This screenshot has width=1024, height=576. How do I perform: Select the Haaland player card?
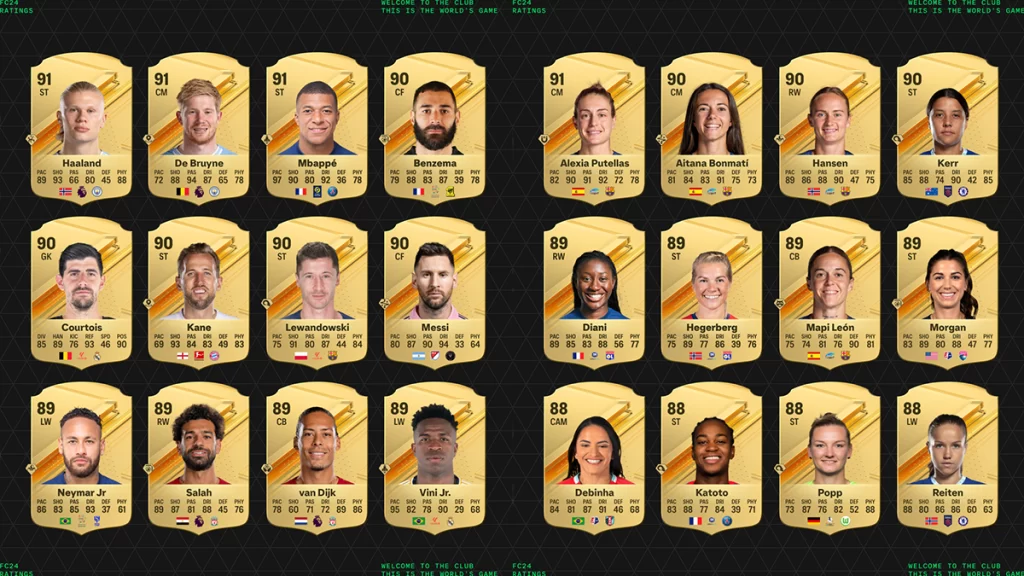(81, 130)
